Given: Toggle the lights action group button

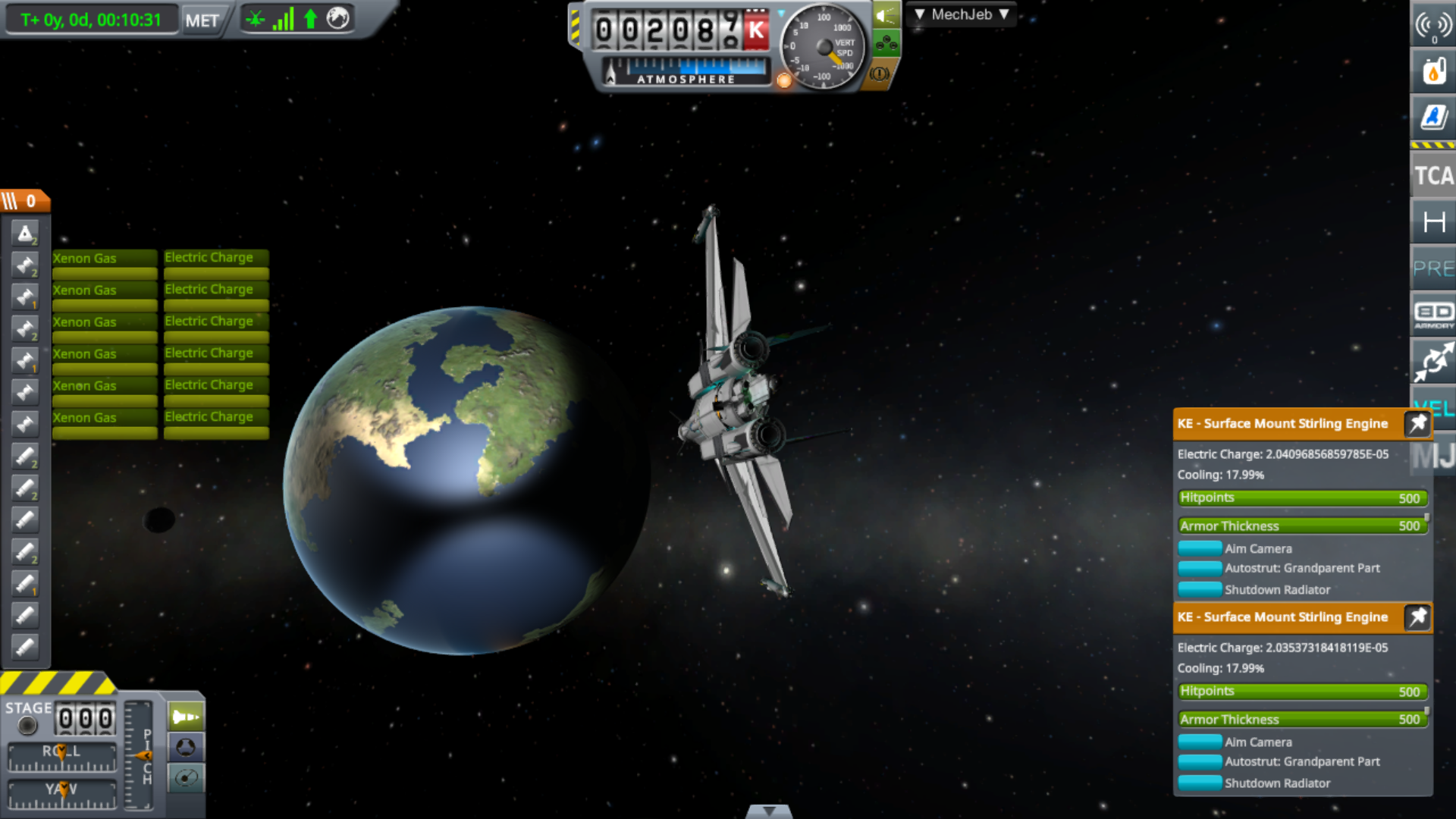Looking at the screenshot, I should click(886, 15).
